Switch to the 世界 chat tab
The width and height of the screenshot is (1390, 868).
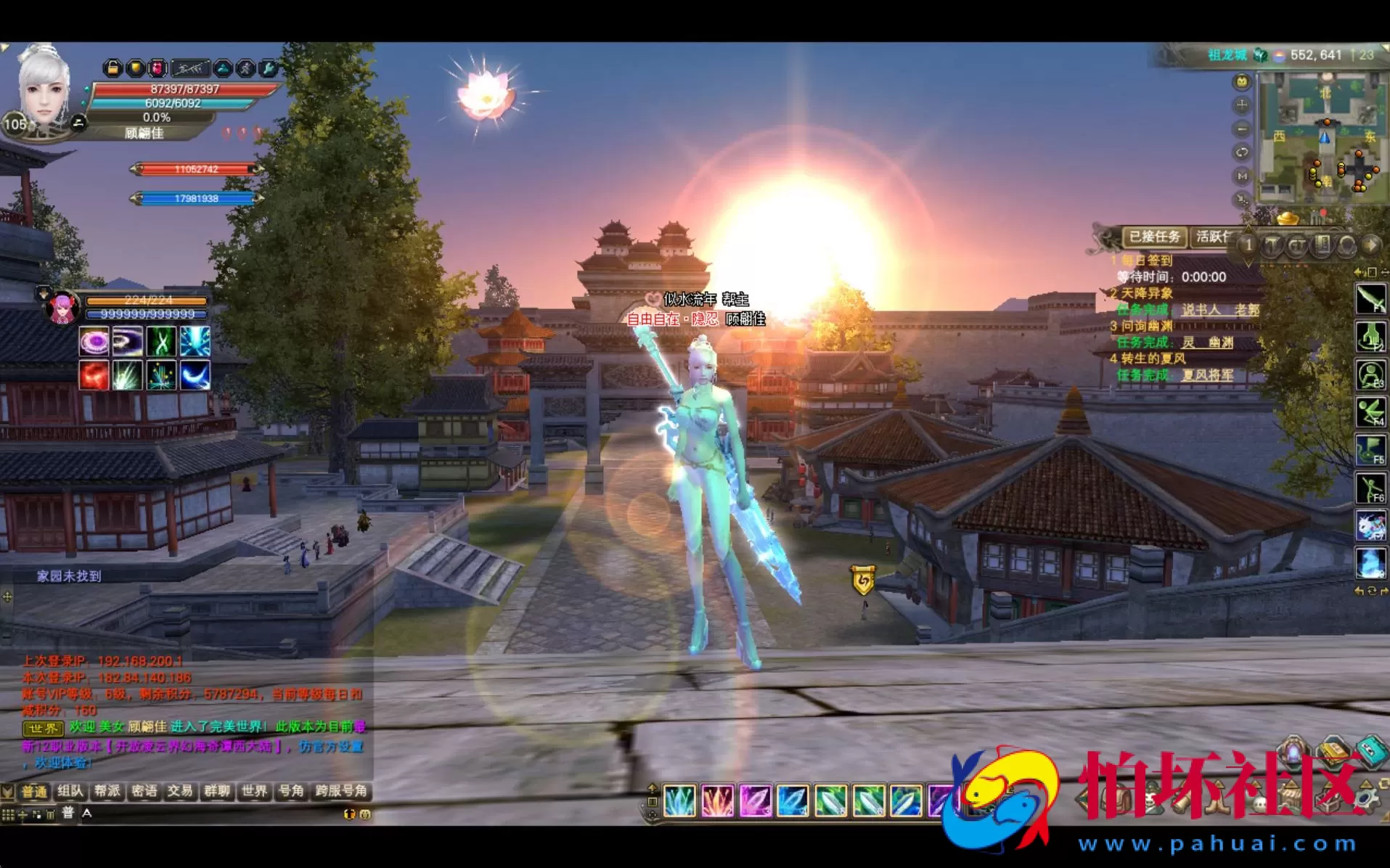point(254,791)
